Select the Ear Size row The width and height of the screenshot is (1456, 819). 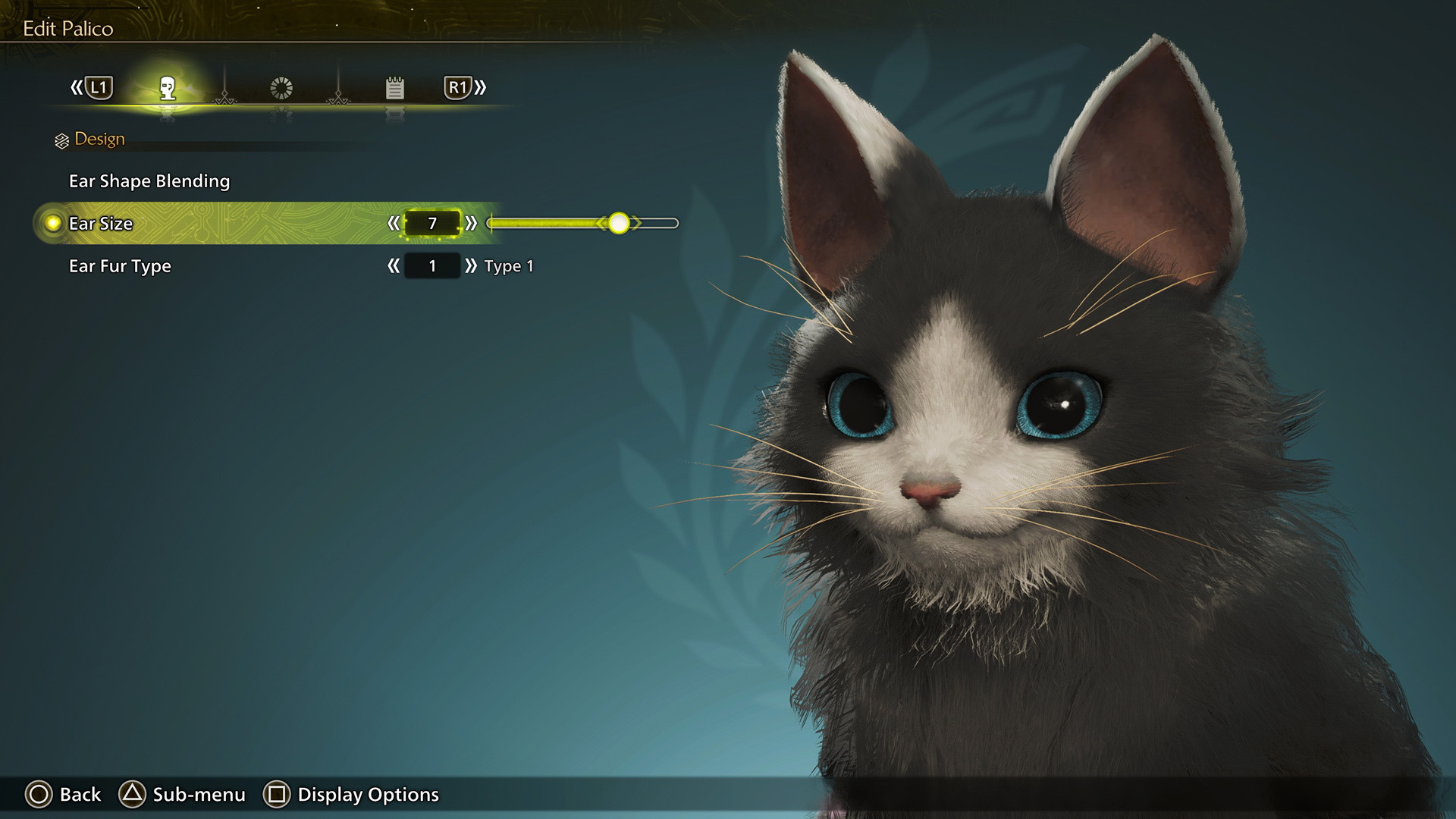pyautogui.click(x=101, y=224)
